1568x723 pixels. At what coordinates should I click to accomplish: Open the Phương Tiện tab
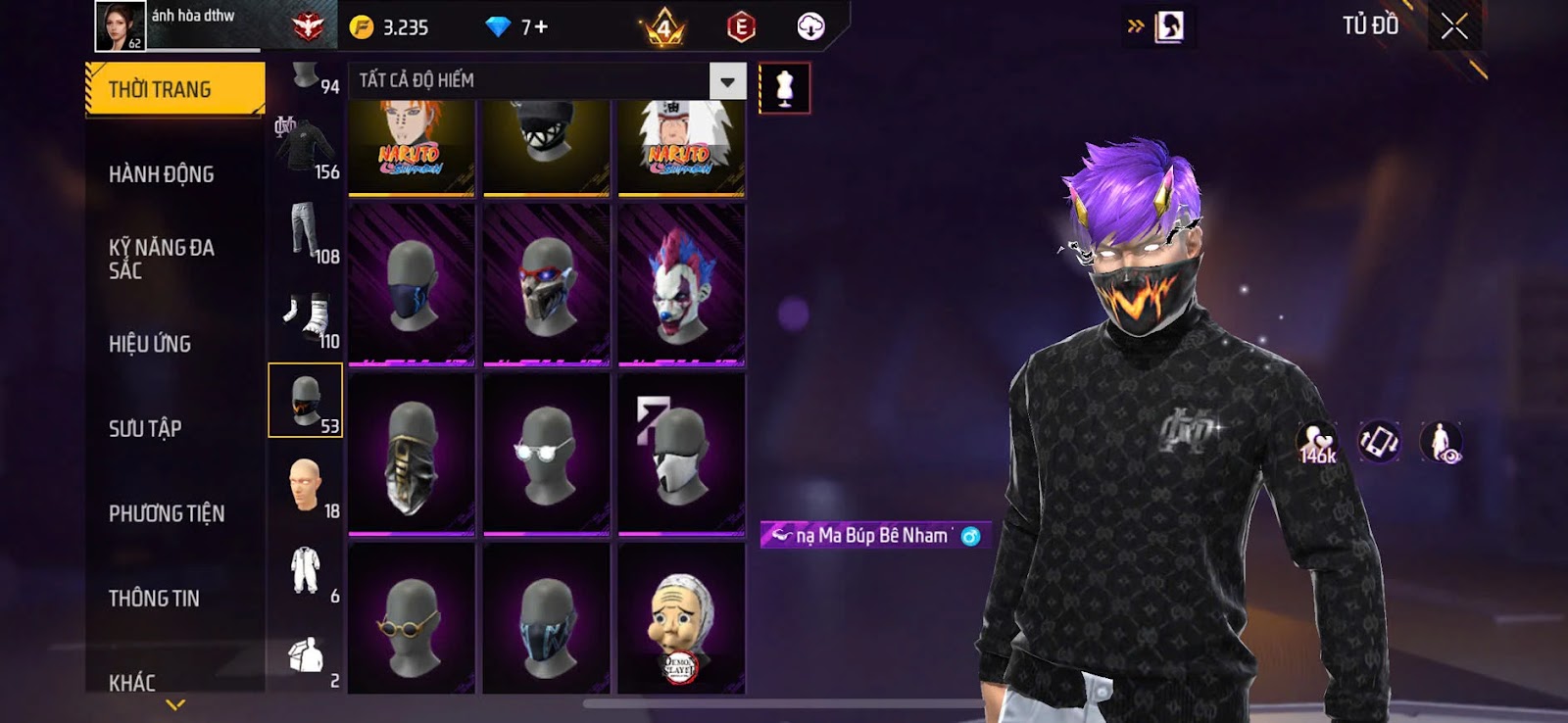click(167, 513)
